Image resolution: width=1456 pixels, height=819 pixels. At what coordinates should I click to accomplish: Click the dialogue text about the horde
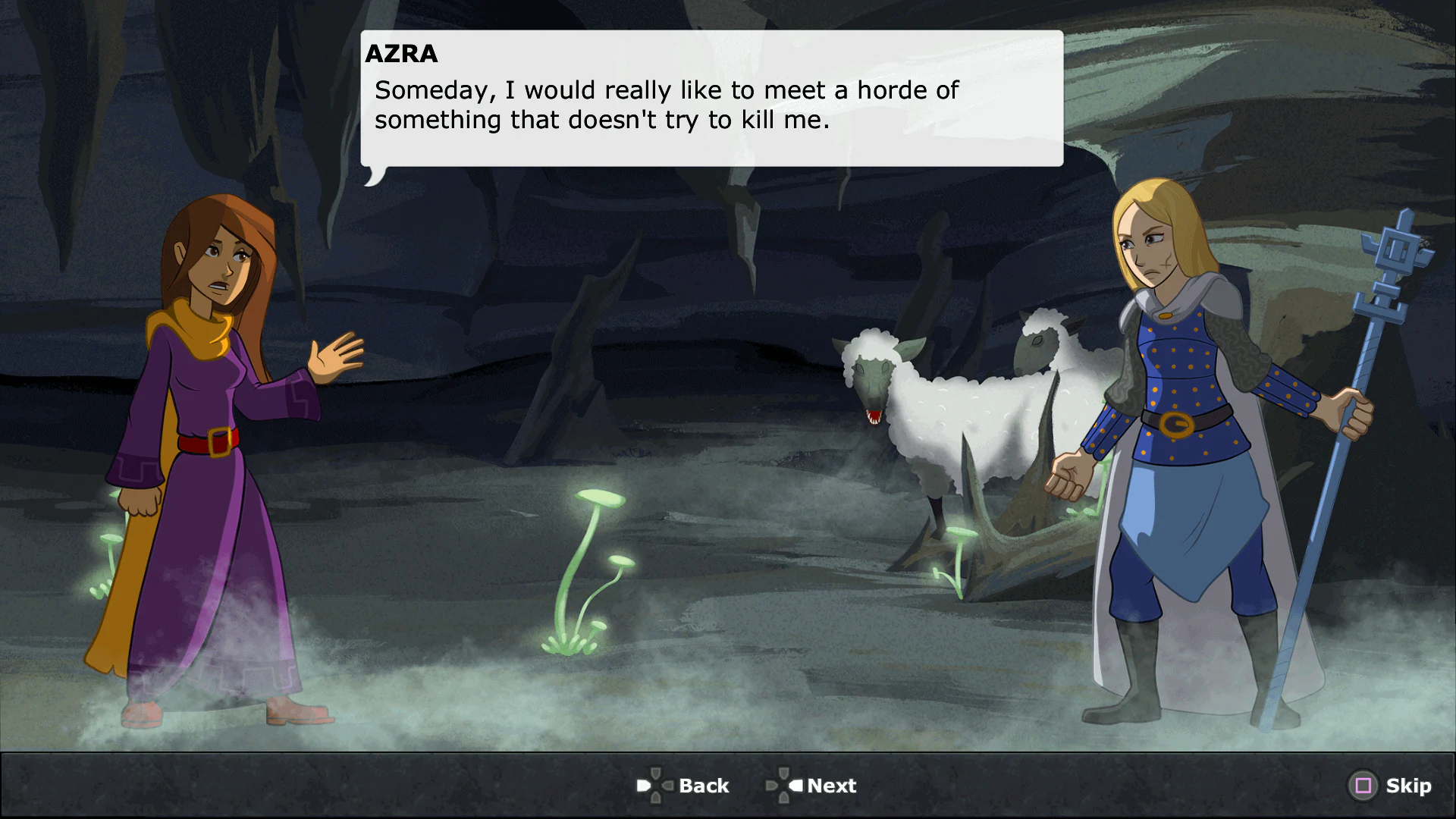(x=666, y=104)
